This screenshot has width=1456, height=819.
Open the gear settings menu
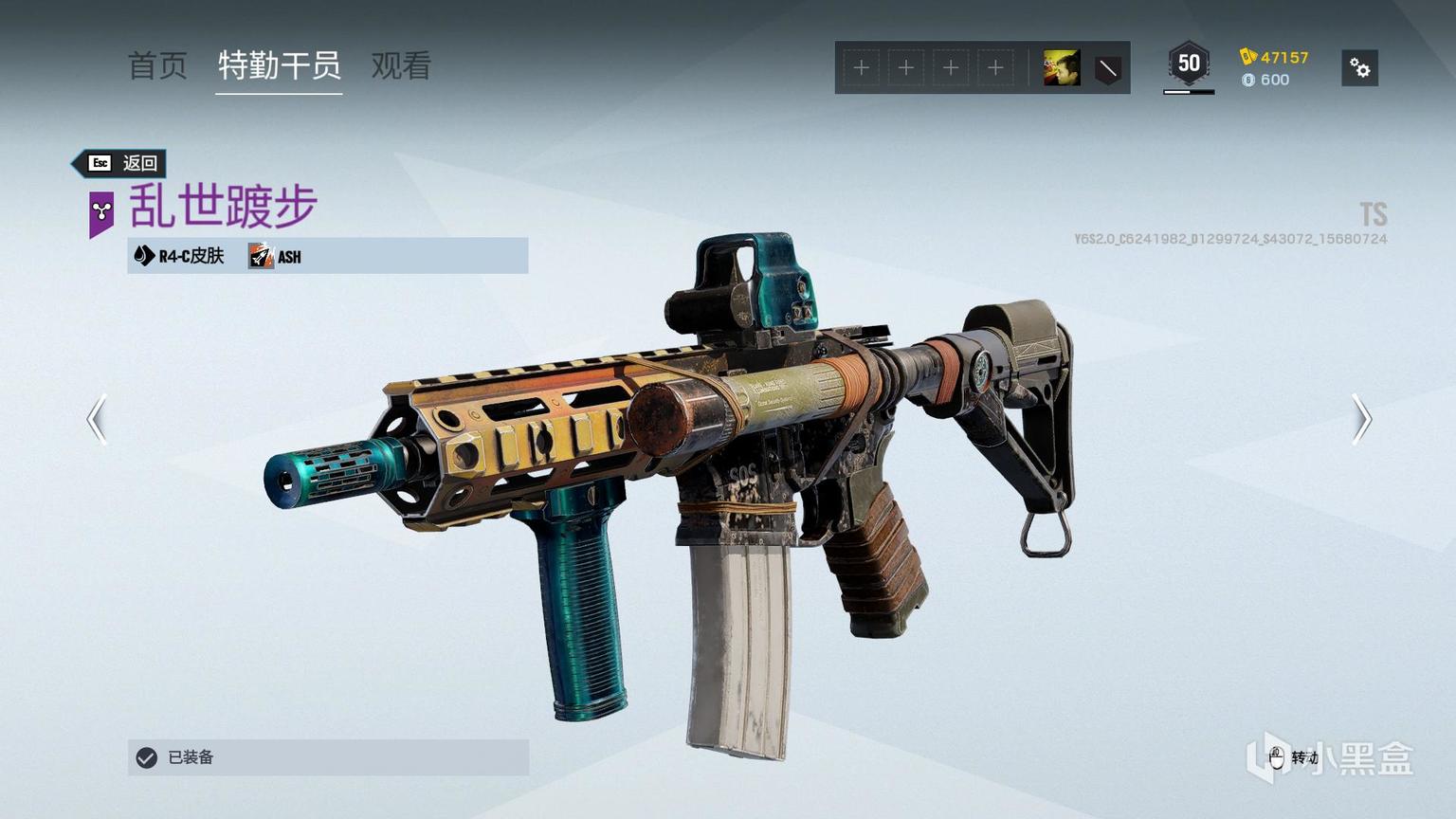[x=1359, y=68]
